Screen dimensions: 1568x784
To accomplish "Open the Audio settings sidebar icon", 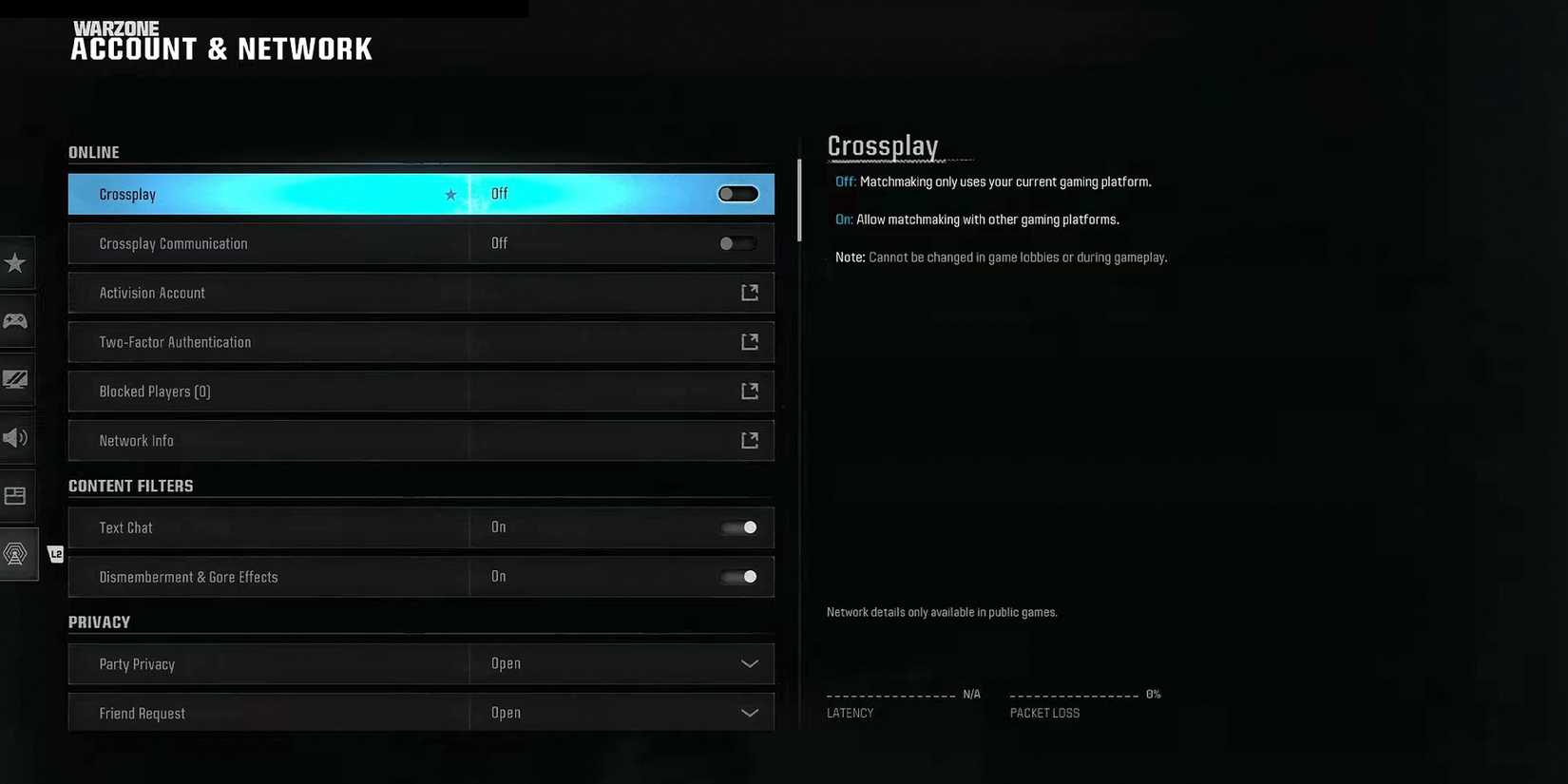I will pyautogui.click(x=16, y=437).
